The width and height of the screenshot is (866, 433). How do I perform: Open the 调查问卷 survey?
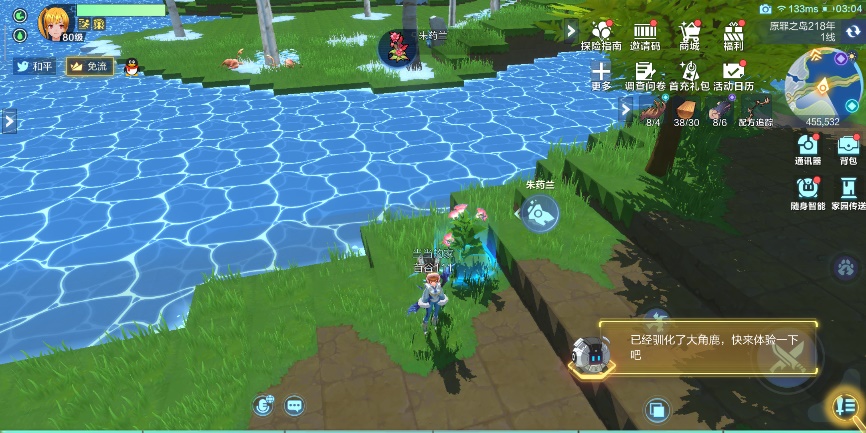[645, 73]
